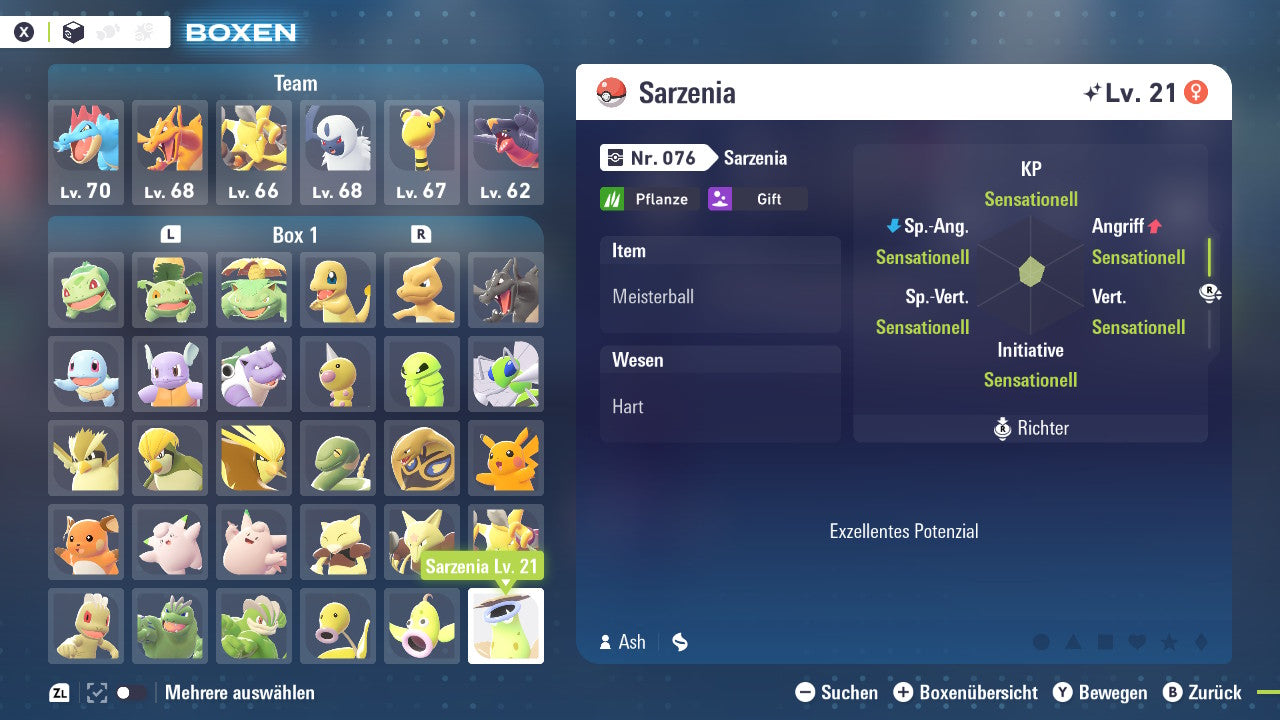Click the Shiny symbol next to Ash
This screenshot has width=1280, height=720.
pyautogui.click(x=679, y=643)
